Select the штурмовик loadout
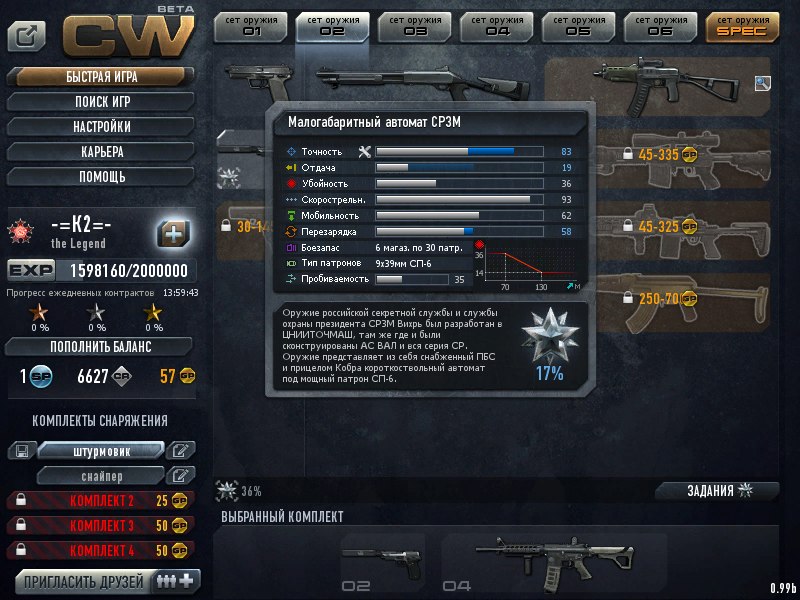The height and width of the screenshot is (600, 800). (x=101, y=451)
